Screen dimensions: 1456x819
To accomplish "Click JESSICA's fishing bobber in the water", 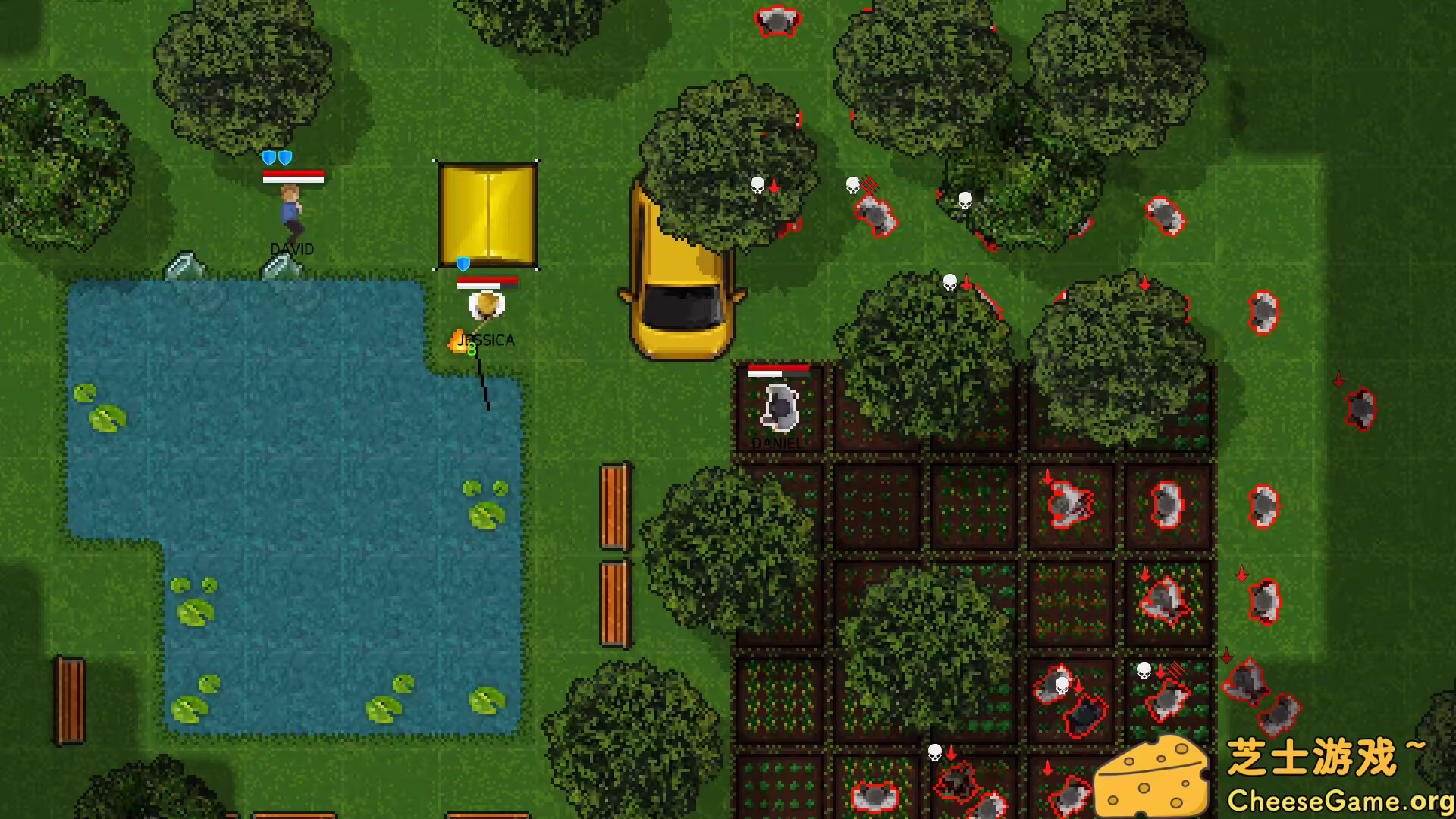I will [488, 409].
